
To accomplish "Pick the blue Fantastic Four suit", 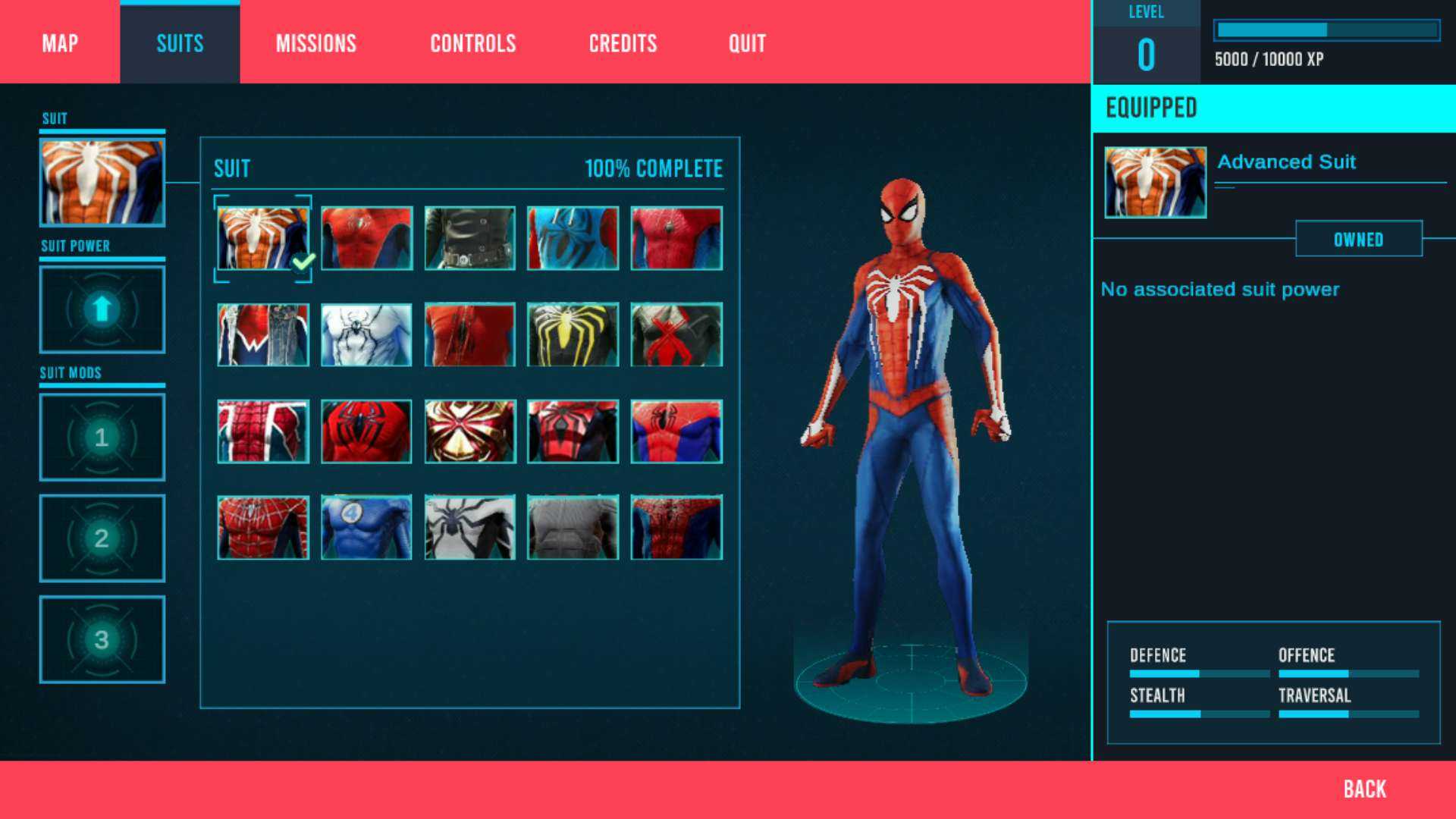I will (x=366, y=527).
